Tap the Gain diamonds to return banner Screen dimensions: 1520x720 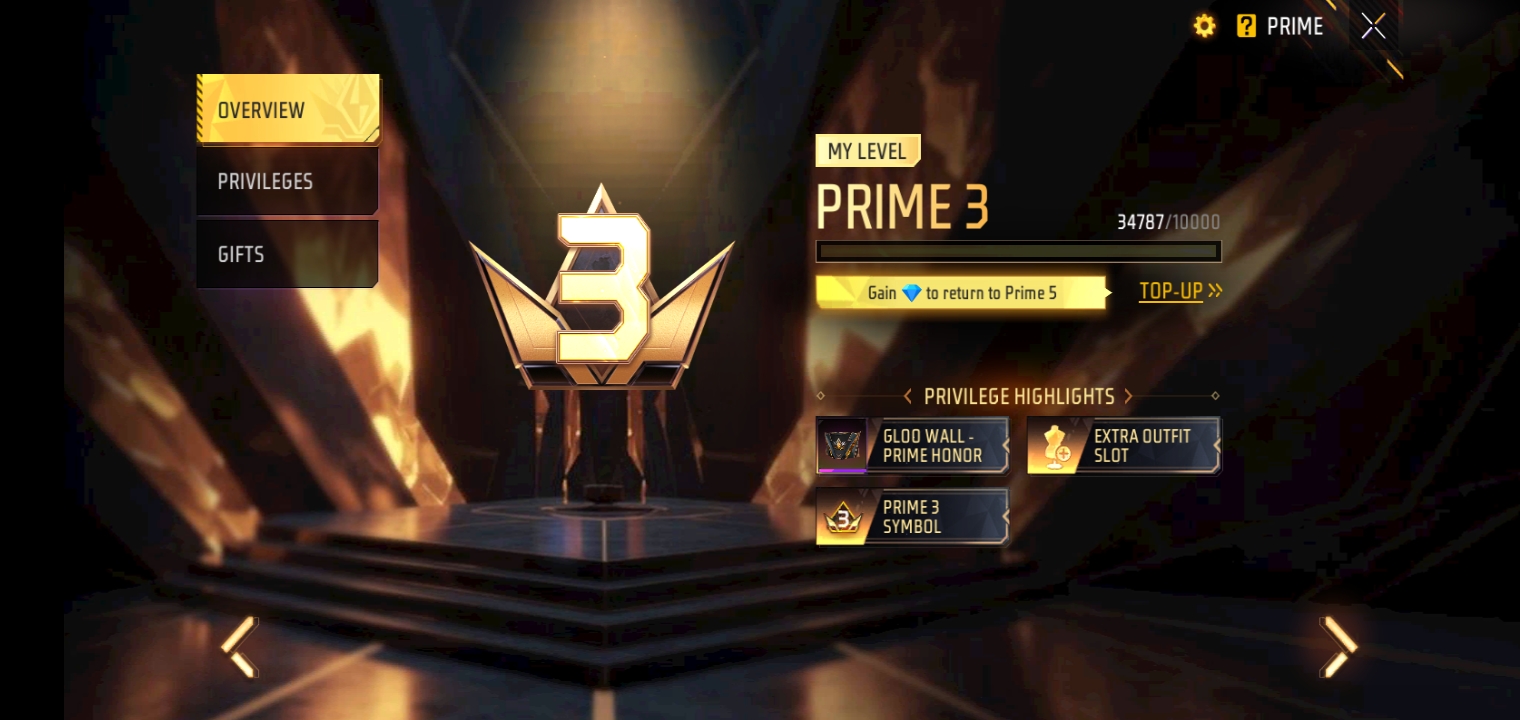[x=962, y=293]
